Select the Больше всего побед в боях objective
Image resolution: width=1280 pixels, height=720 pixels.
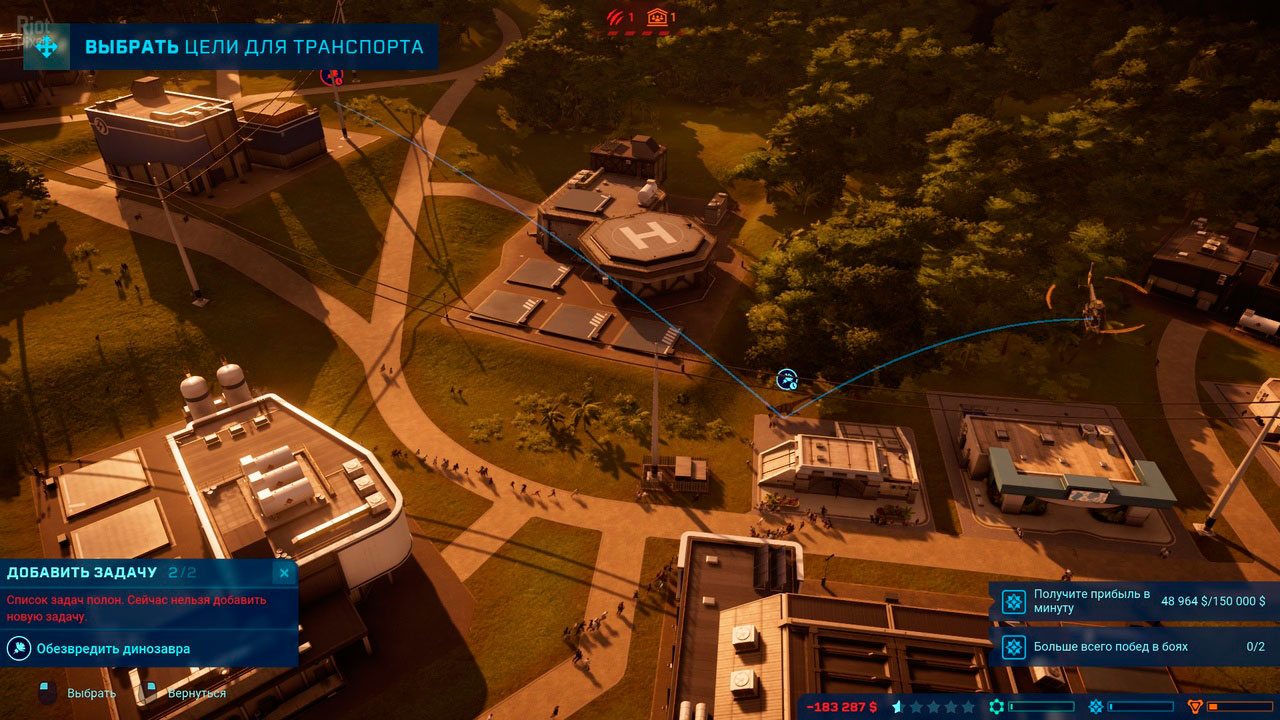point(1134,647)
